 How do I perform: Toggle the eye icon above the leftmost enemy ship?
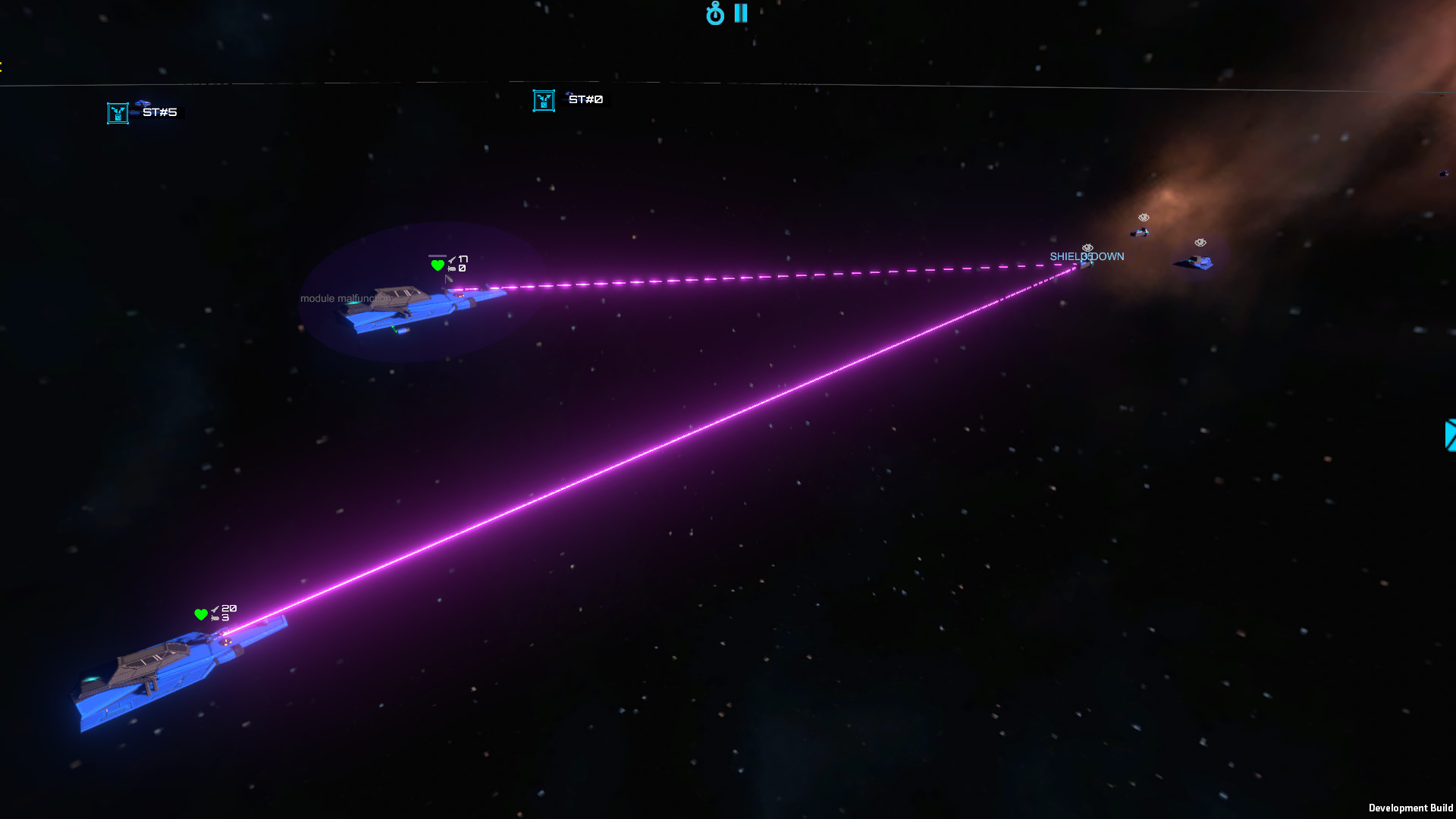(x=1087, y=248)
